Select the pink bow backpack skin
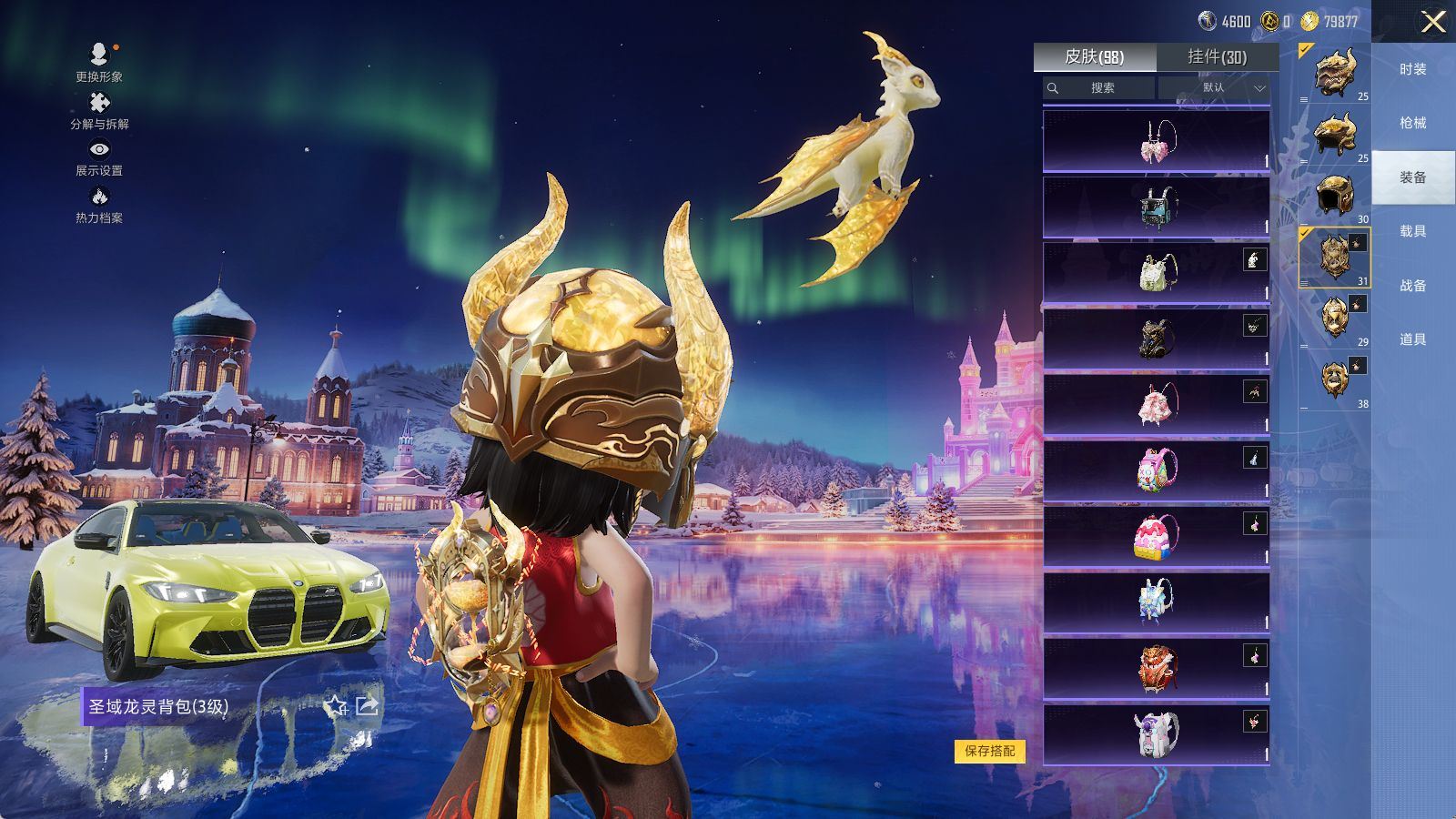This screenshot has height=819, width=1456. click(1156, 141)
